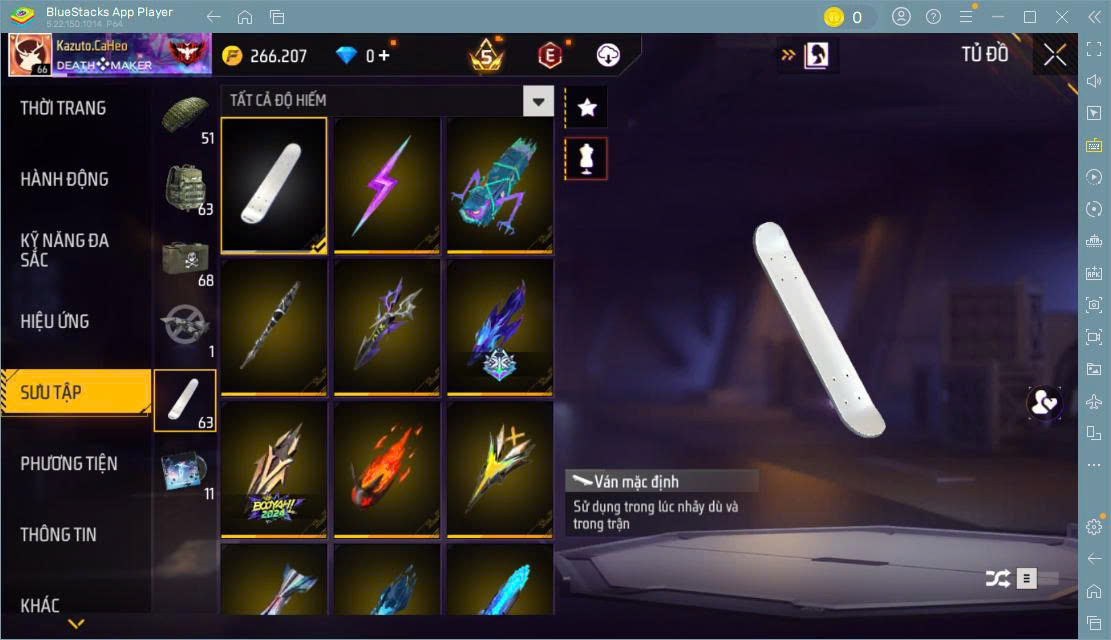Open the Thời Trang category
The image size is (1111, 640).
(64, 108)
